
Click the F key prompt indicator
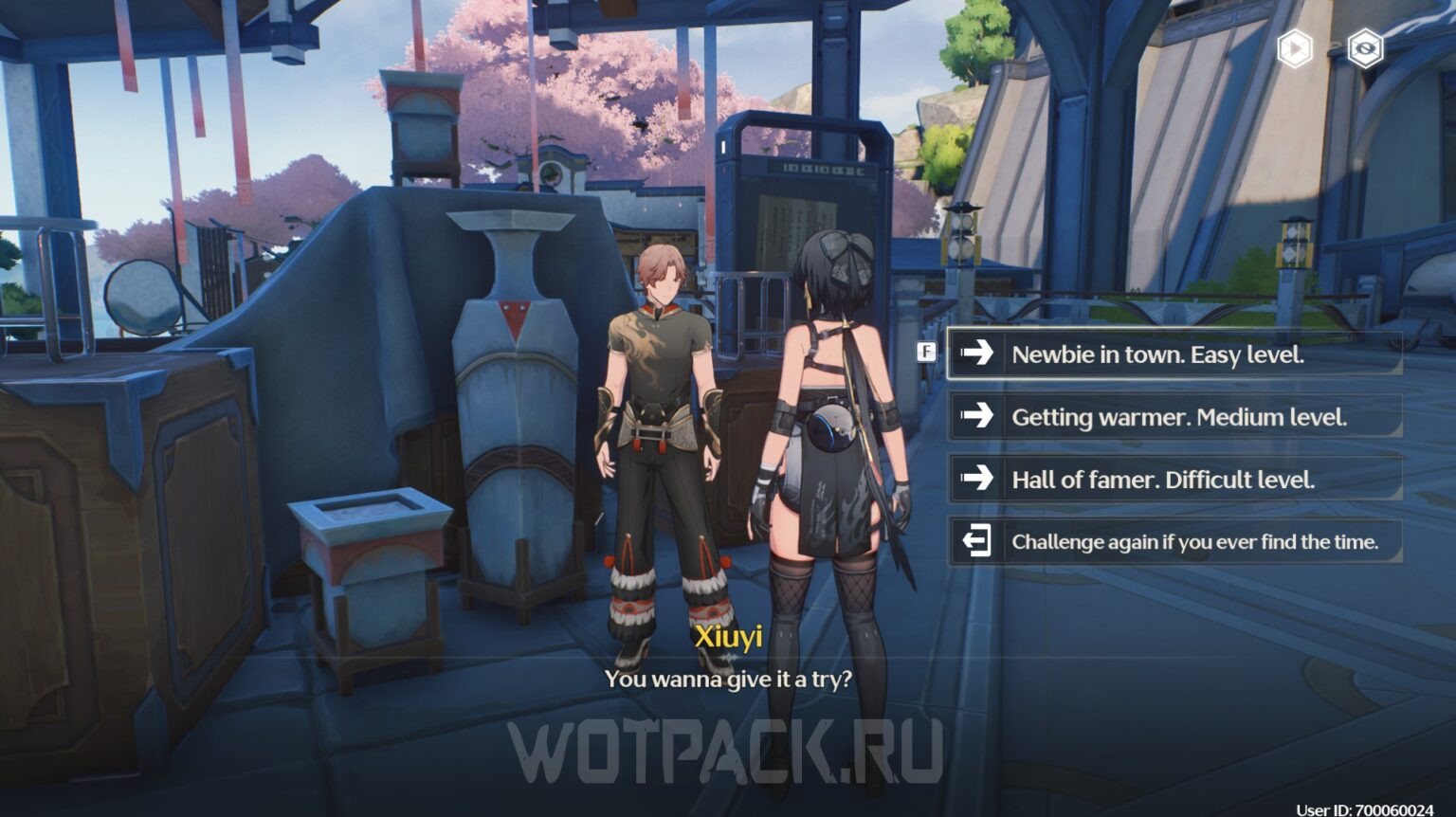pos(925,352)
